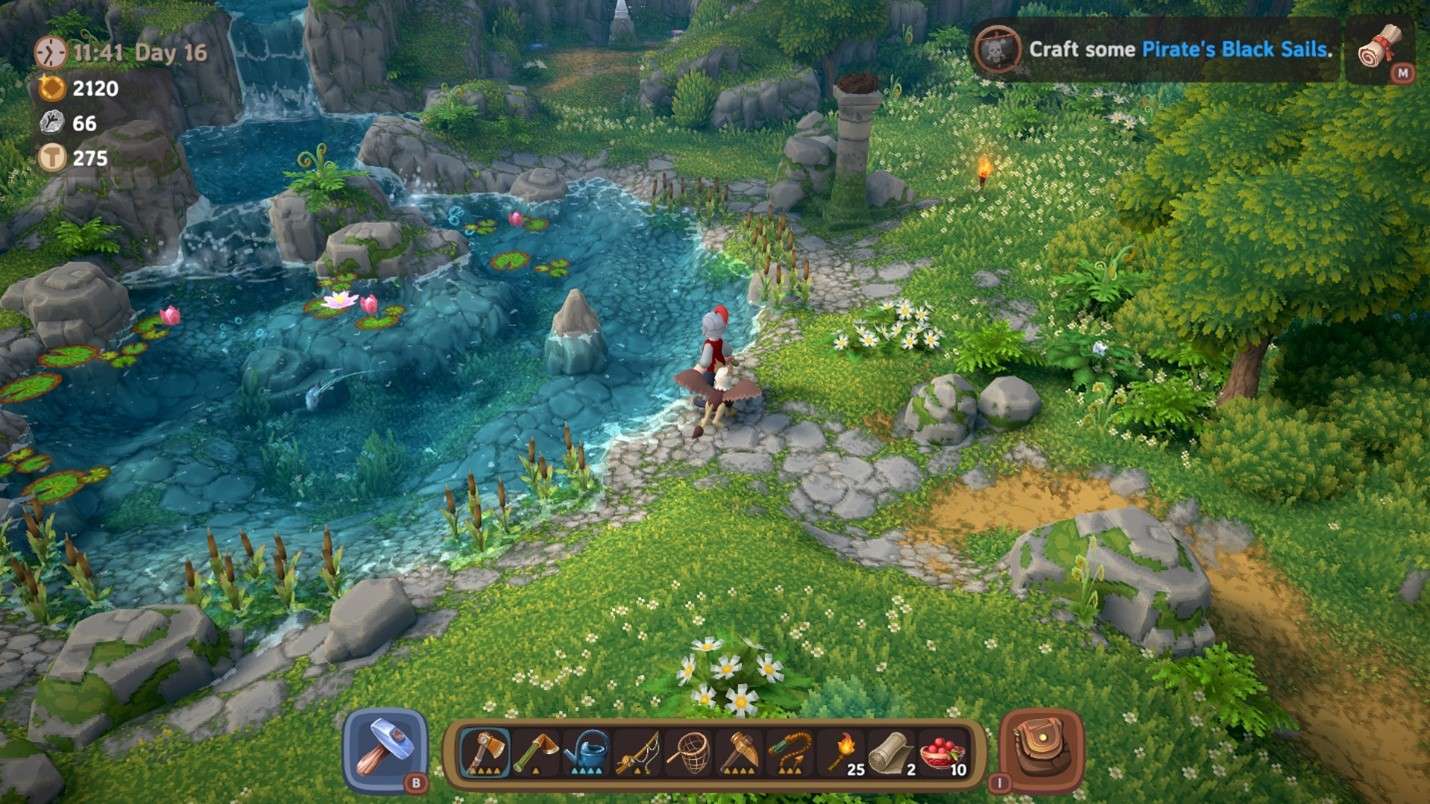Equip the blue watering can
The image size is (1430, 804).
587,751
